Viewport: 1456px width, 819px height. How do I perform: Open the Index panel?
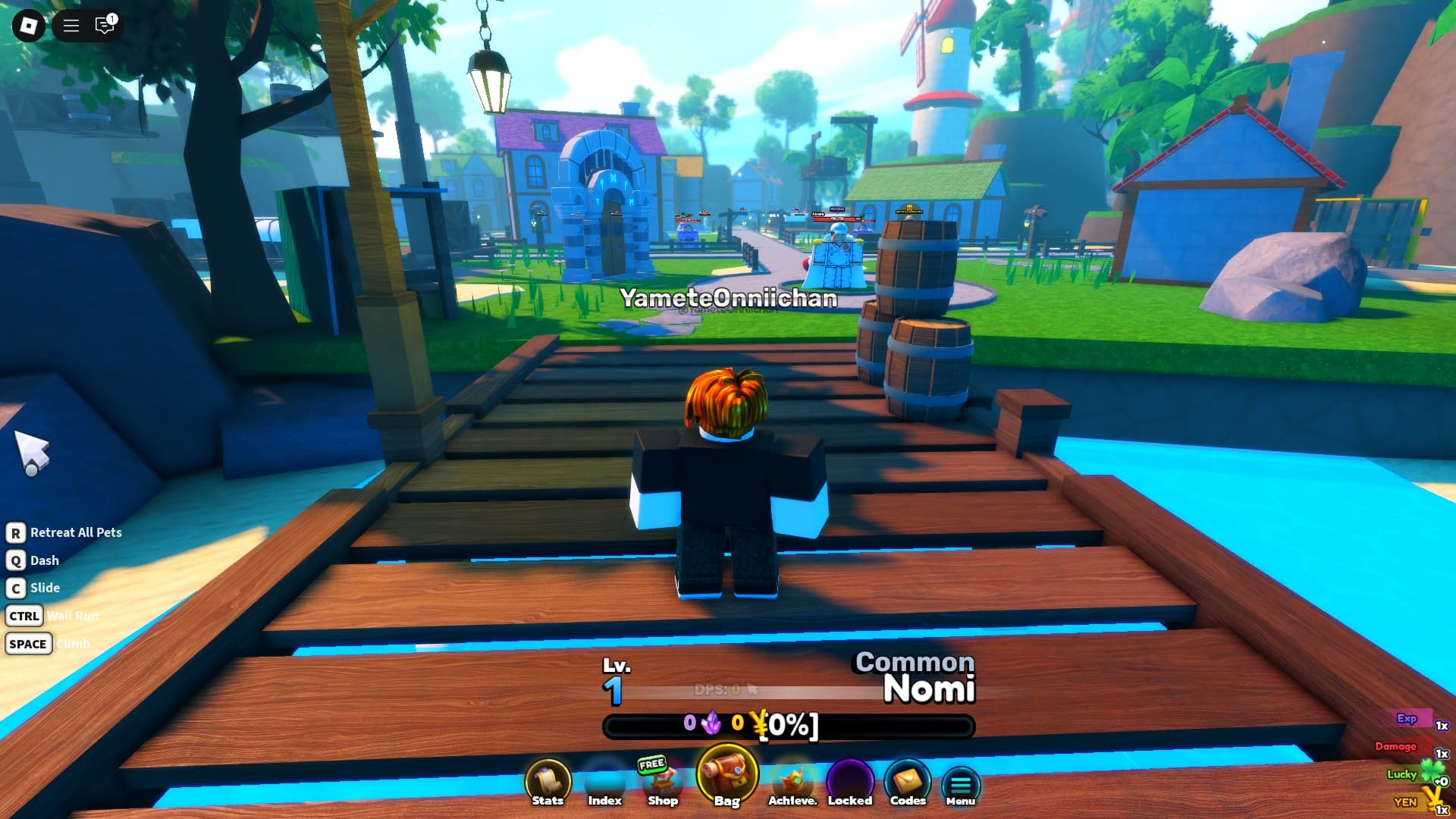[604, 783]
